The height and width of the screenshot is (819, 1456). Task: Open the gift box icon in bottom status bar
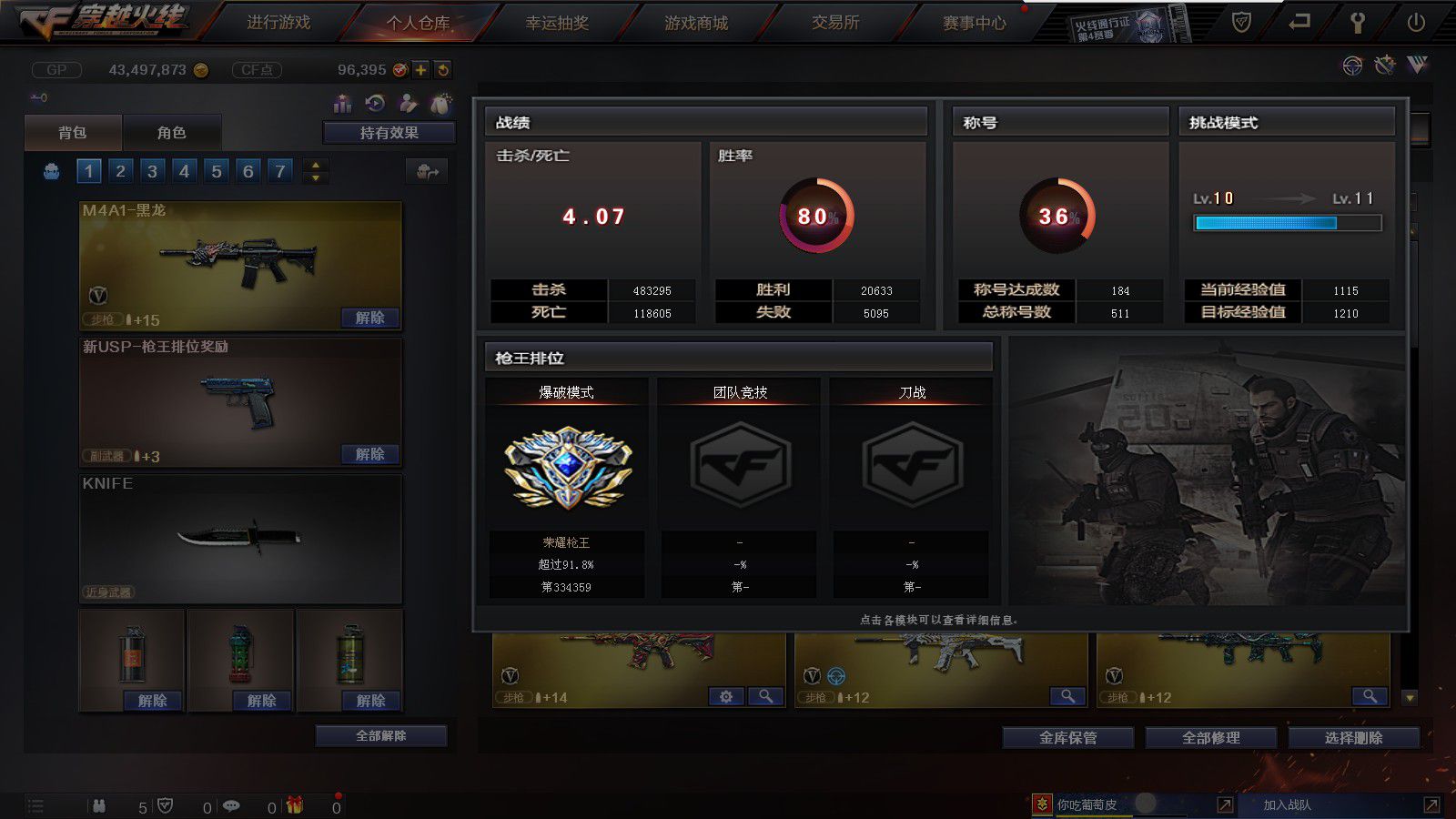pos(295,805)
